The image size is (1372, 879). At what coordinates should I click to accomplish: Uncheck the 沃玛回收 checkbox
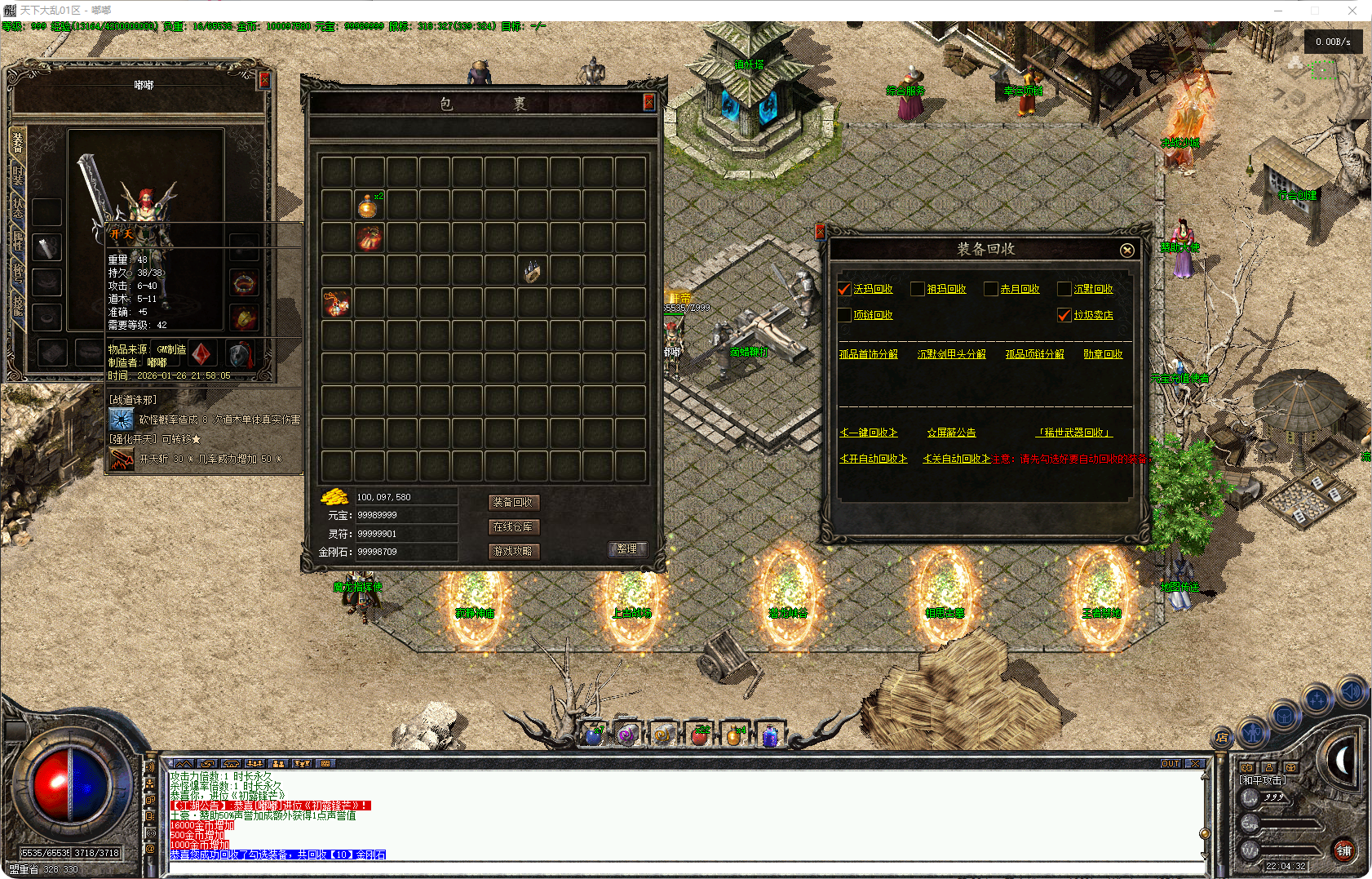(844, 289)
